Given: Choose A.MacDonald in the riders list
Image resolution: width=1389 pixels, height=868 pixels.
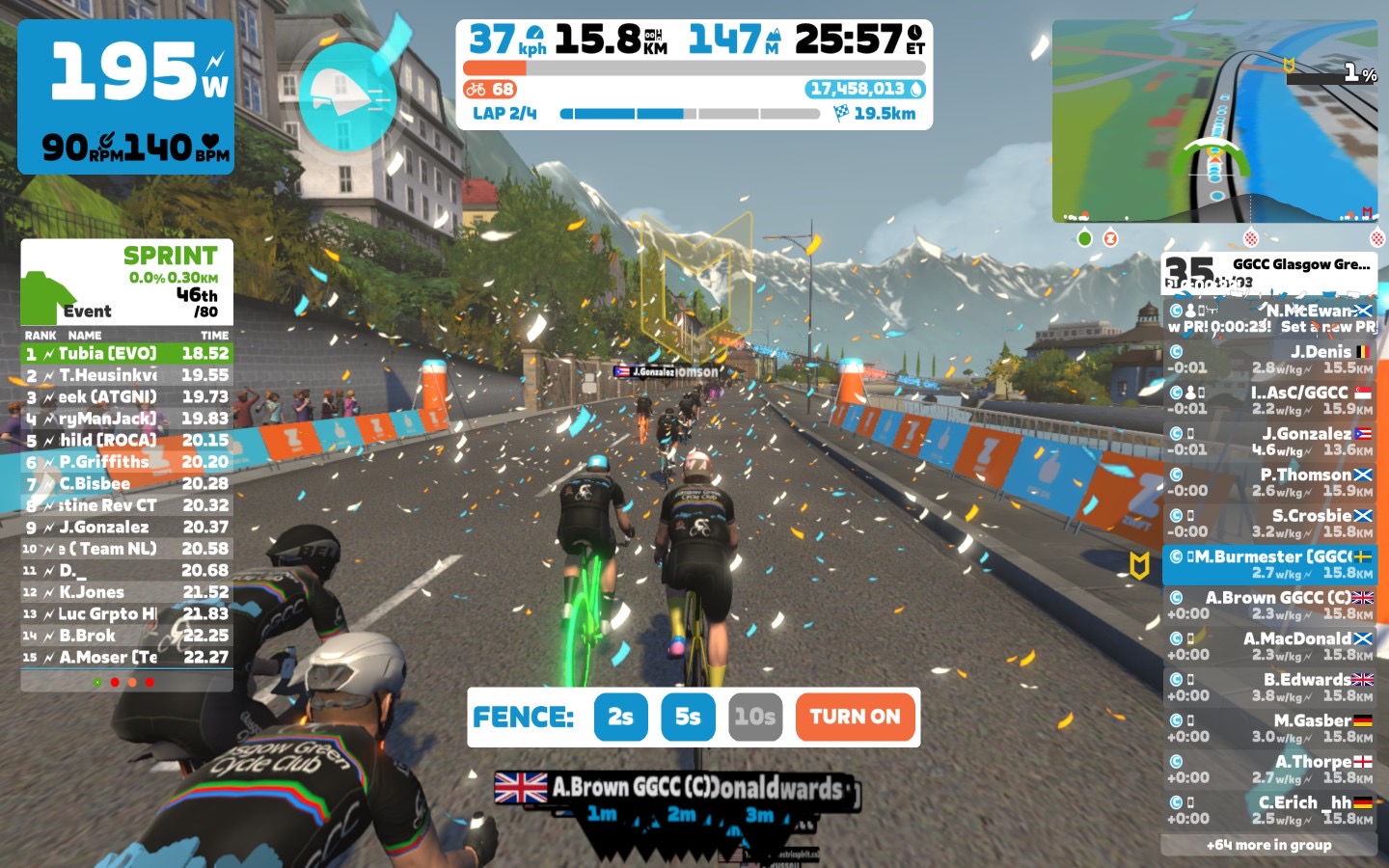Looking at the screenshot, I should [x=1269, y=646].
